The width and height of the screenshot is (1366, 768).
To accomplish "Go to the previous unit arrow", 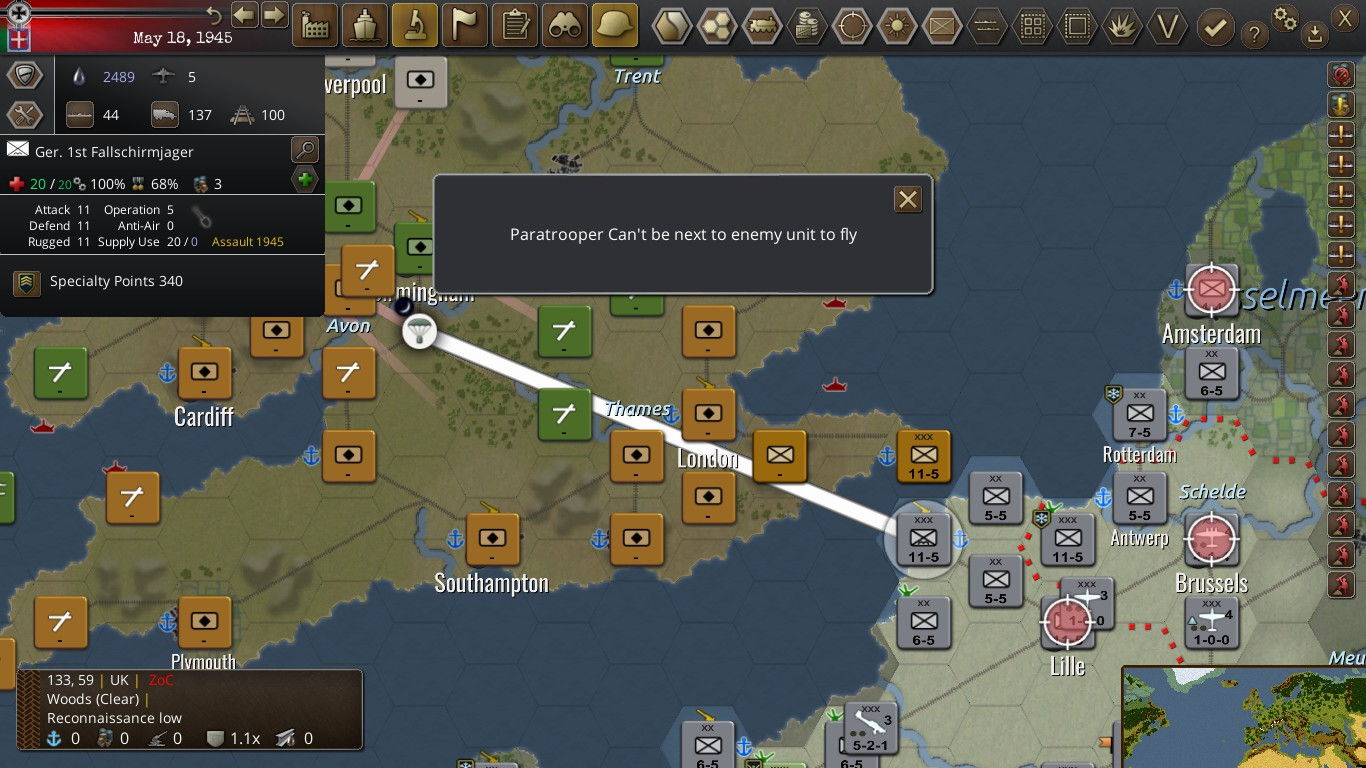I will (x=244, y=15).
